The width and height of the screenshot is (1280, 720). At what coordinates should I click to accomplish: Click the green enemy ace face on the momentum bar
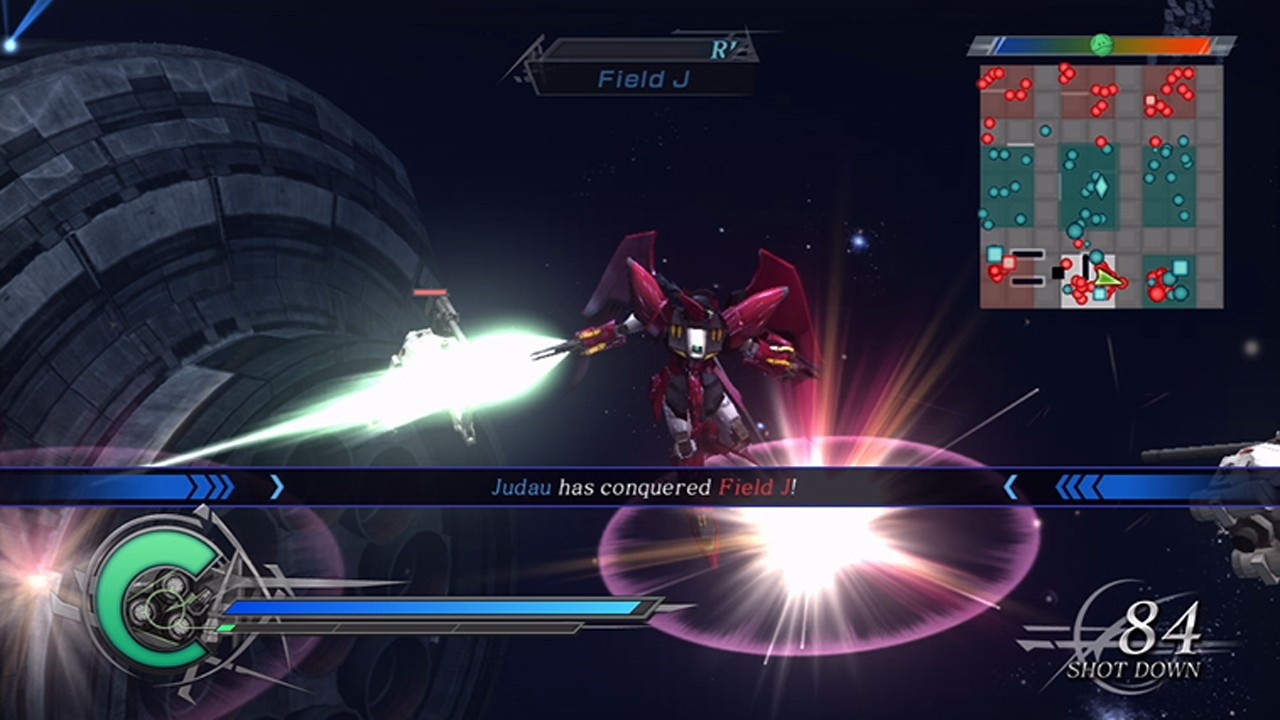(x=1100, y=45)
